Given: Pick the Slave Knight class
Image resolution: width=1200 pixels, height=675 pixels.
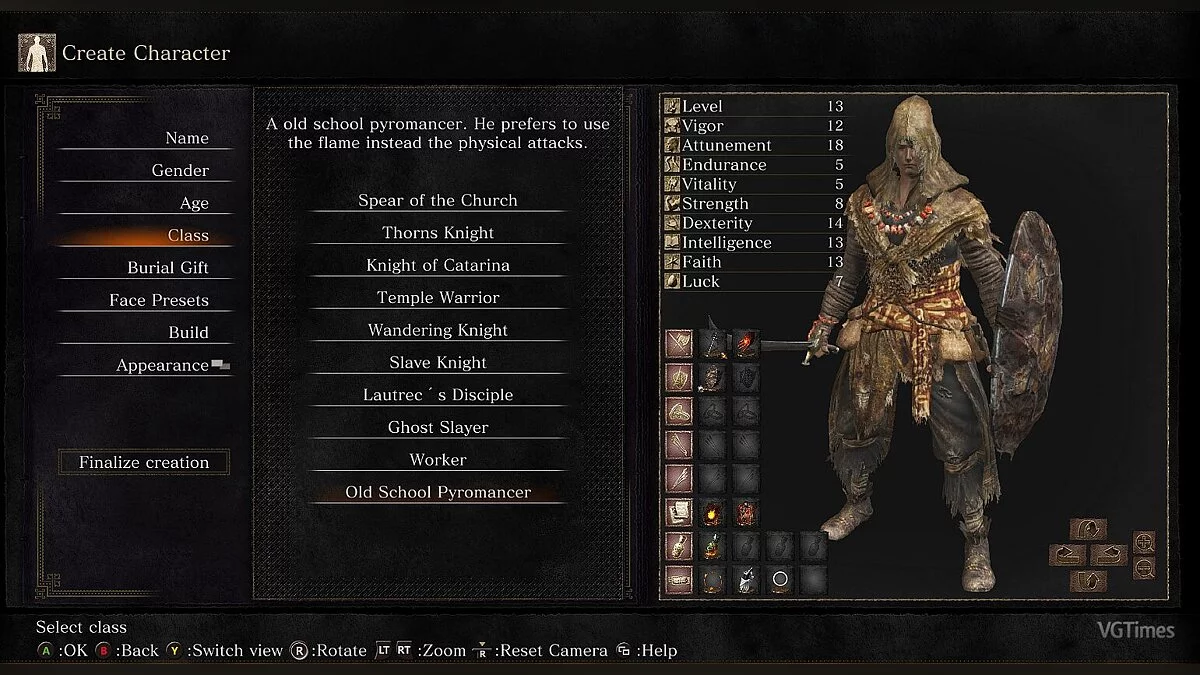Looking at the screenshot, I should 438,362.
